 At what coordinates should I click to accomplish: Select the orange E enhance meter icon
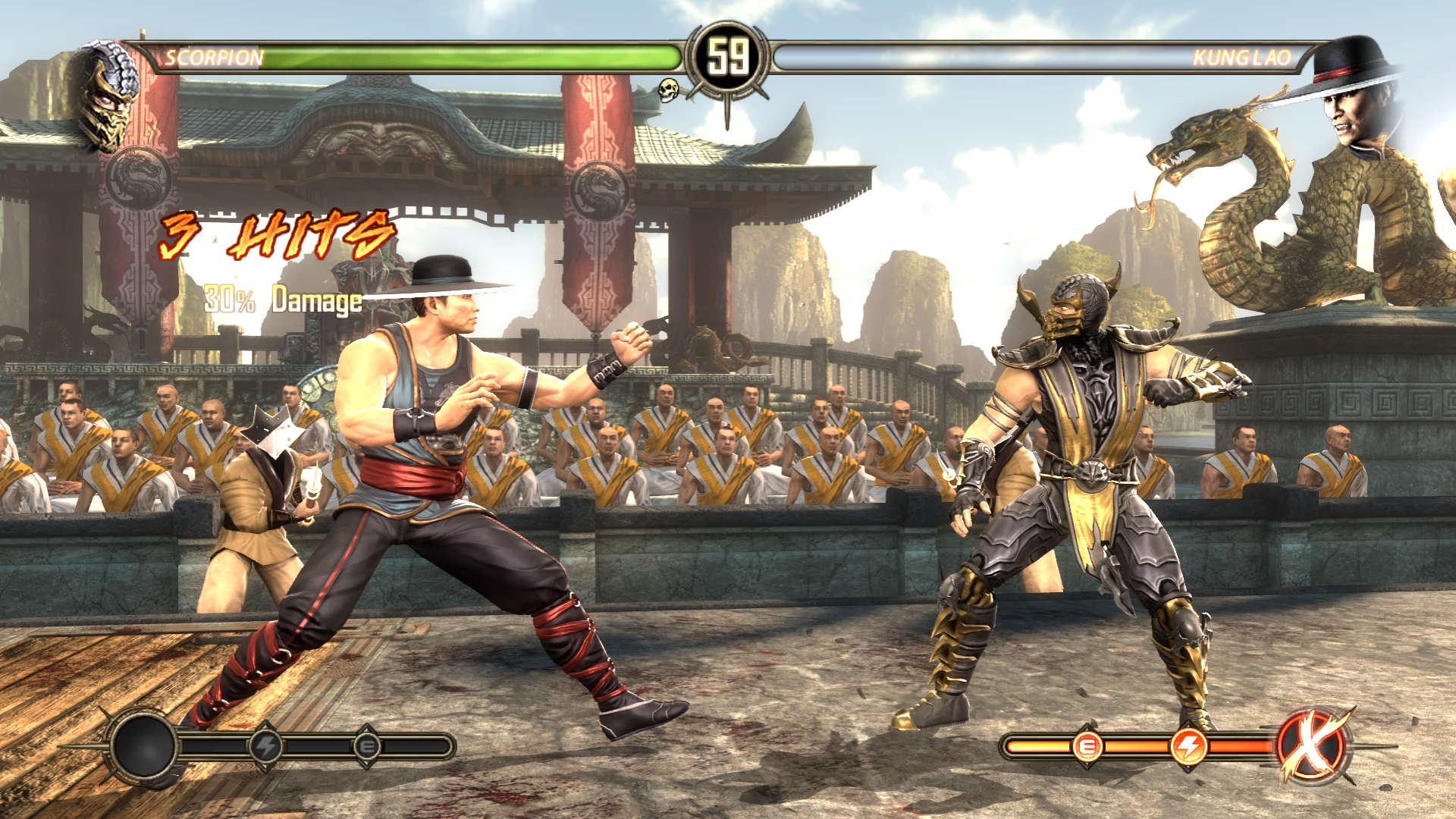(1087, 747)
